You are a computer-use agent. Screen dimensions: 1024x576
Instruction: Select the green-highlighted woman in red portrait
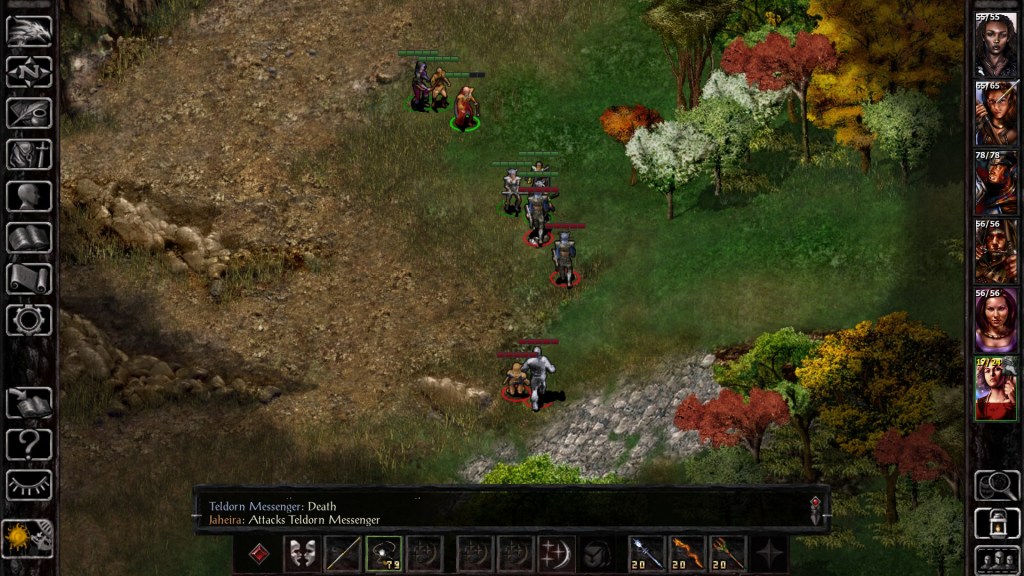(995, 389)
